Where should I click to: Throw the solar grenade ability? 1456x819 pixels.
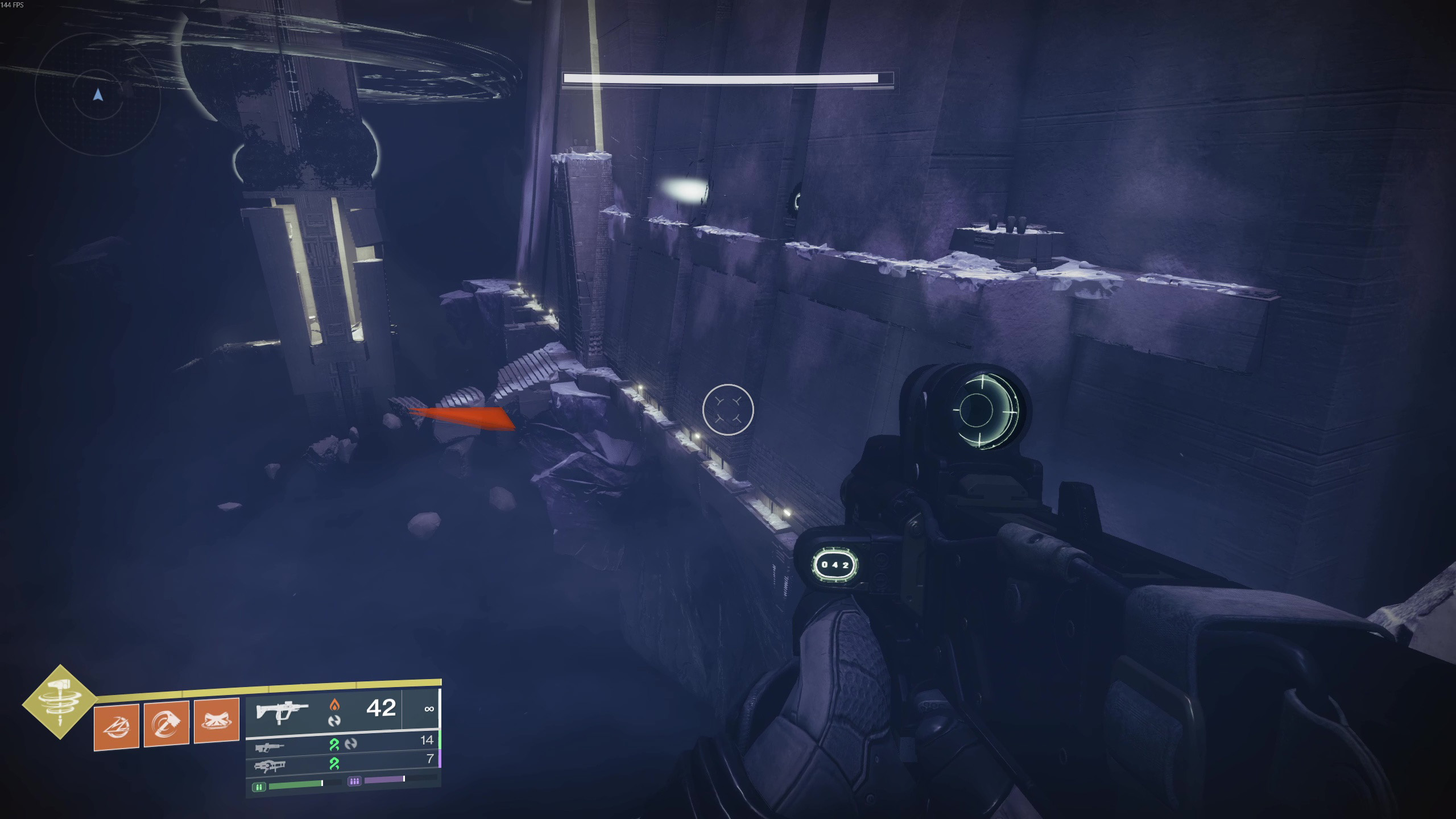click(x=117, y=726)
